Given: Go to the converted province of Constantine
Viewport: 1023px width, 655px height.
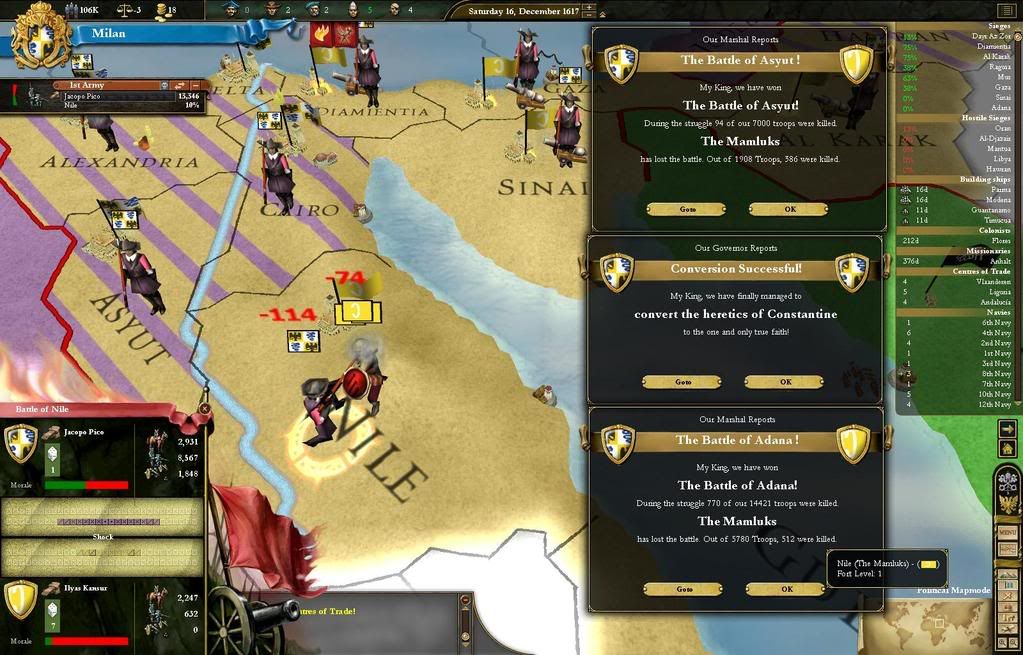Looking at the screenshot, I should (682, 382).
